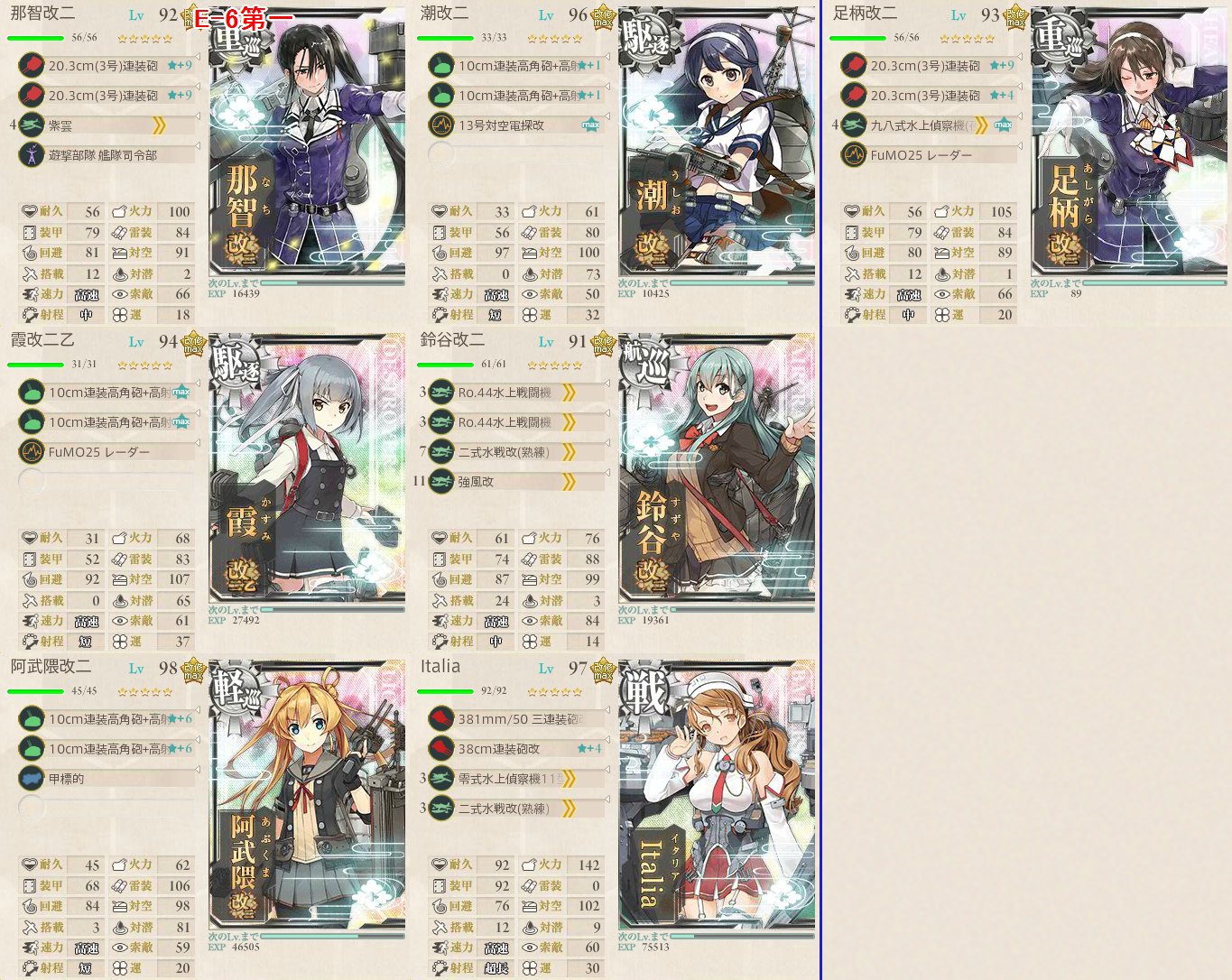The height and width of the screenshot is (980, 1232).
Task: Select the 足柄改二 ship name header
Action: (866, 15)
